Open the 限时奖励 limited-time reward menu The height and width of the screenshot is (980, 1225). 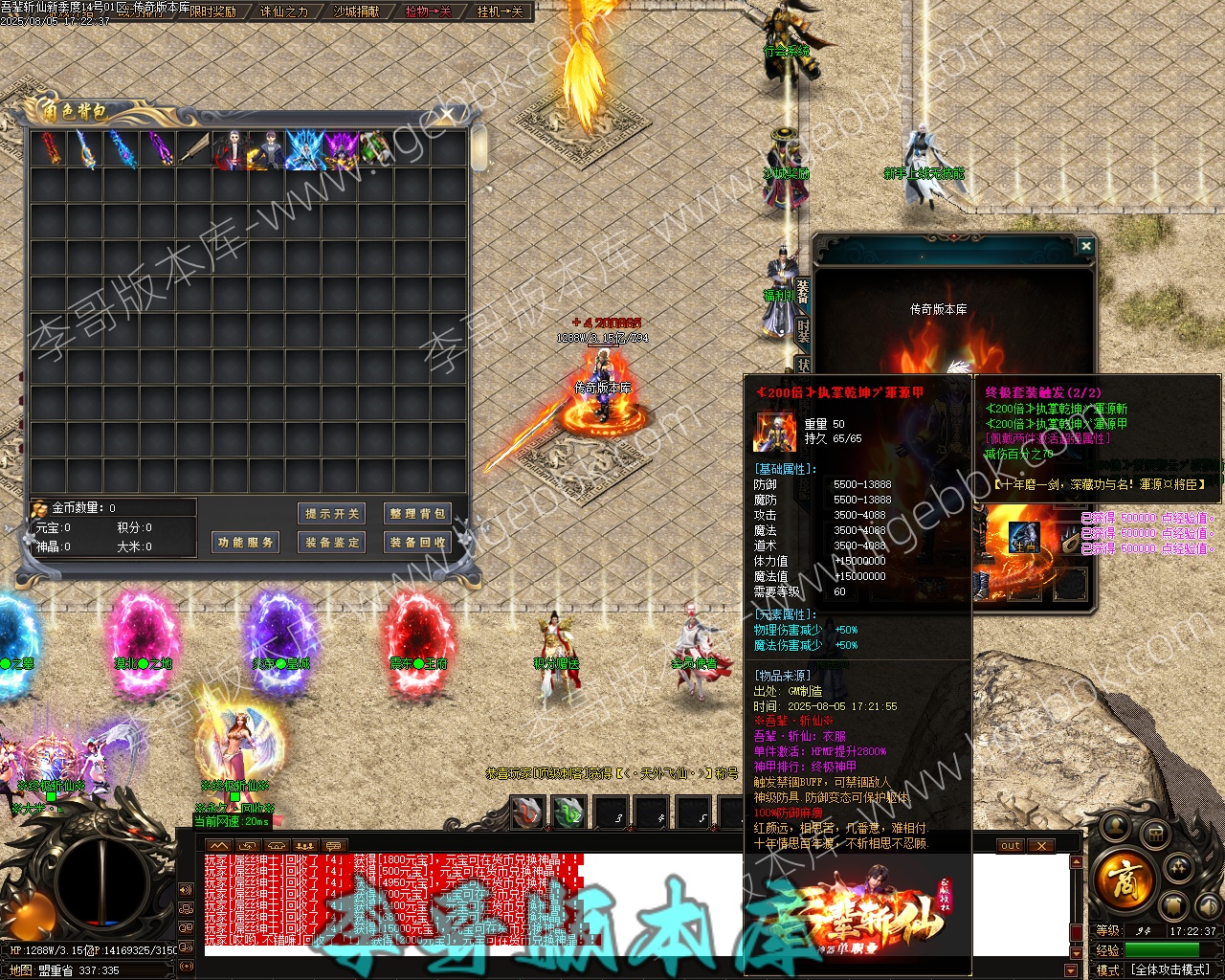pos(212,11)
